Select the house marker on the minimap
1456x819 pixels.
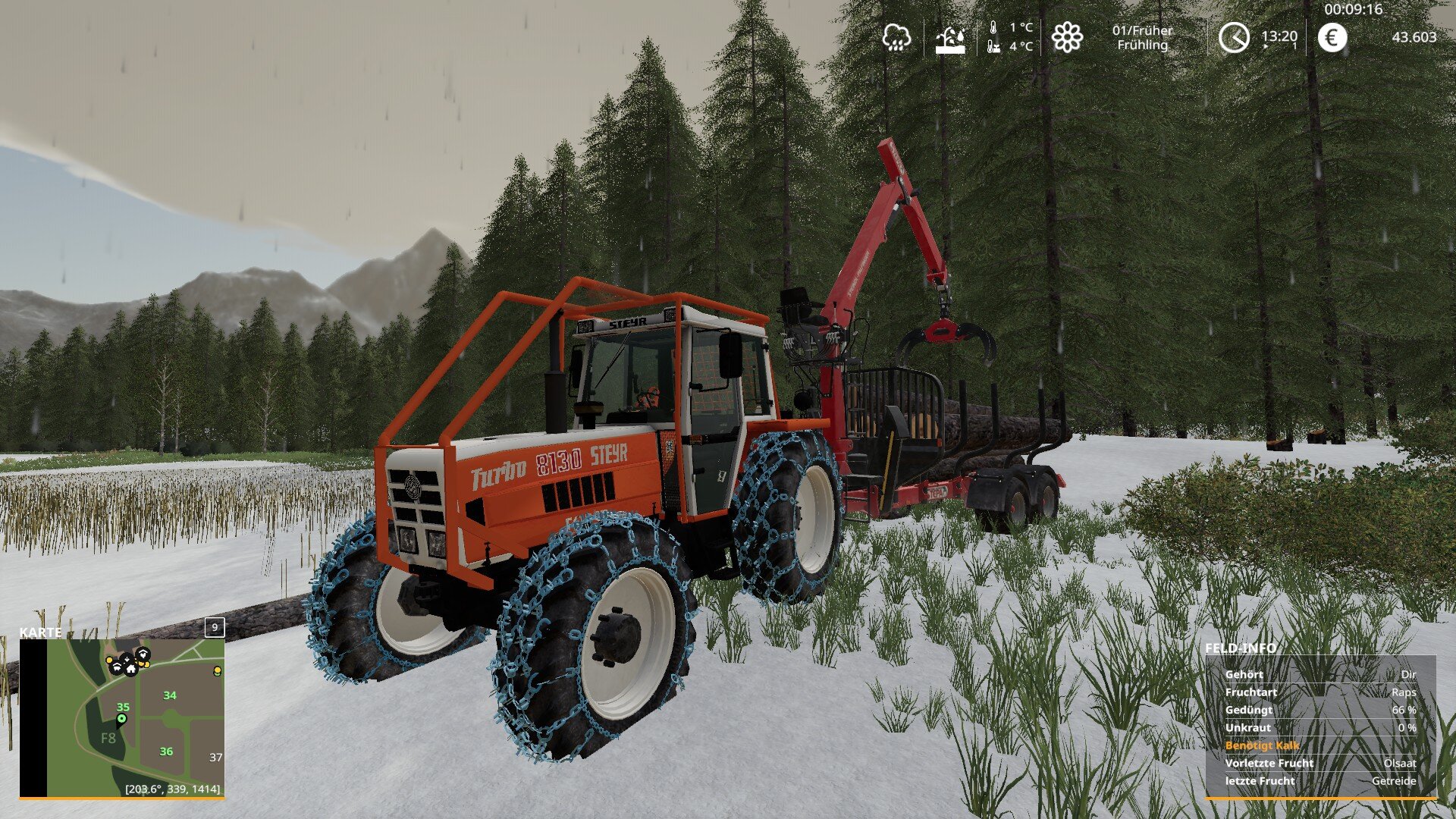(130, 669)
